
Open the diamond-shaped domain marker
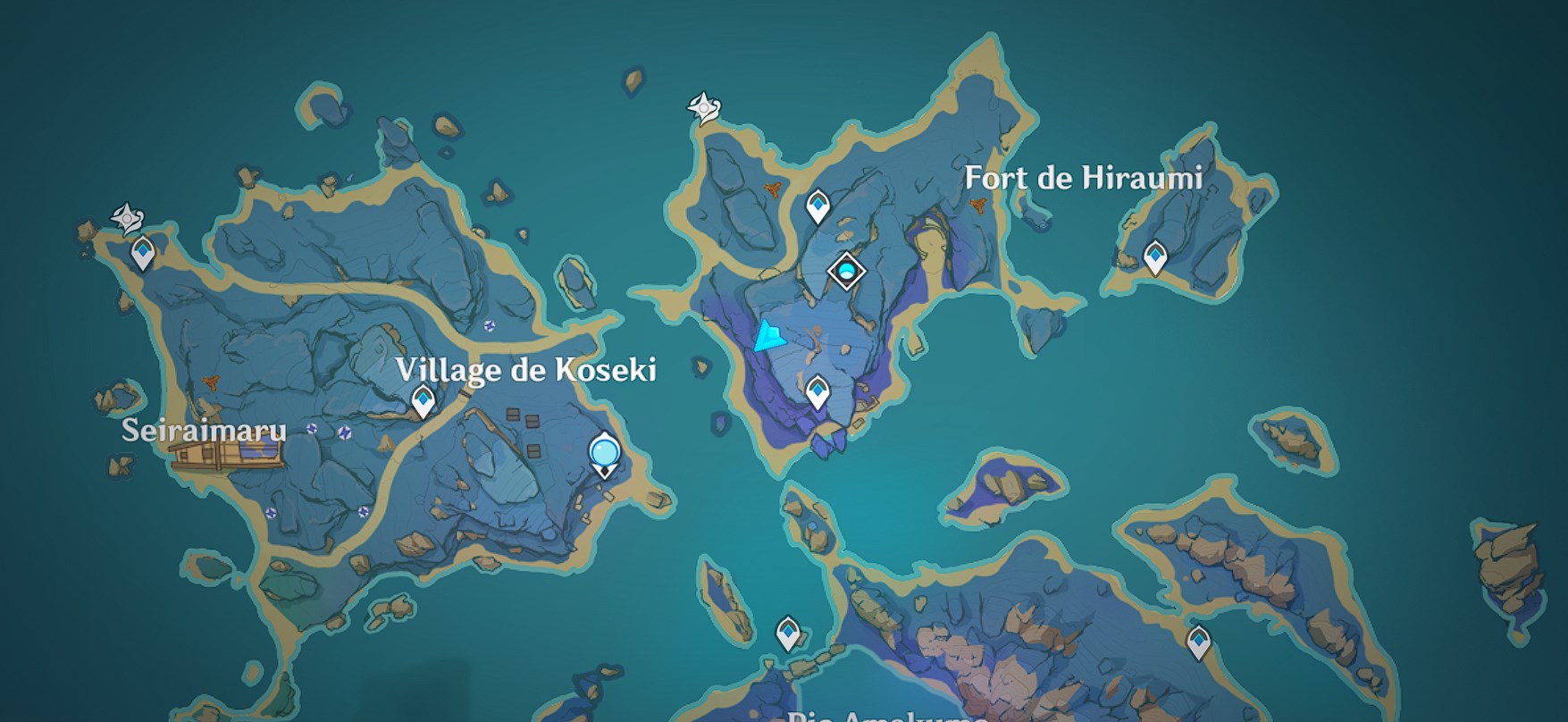click(845, 270)
